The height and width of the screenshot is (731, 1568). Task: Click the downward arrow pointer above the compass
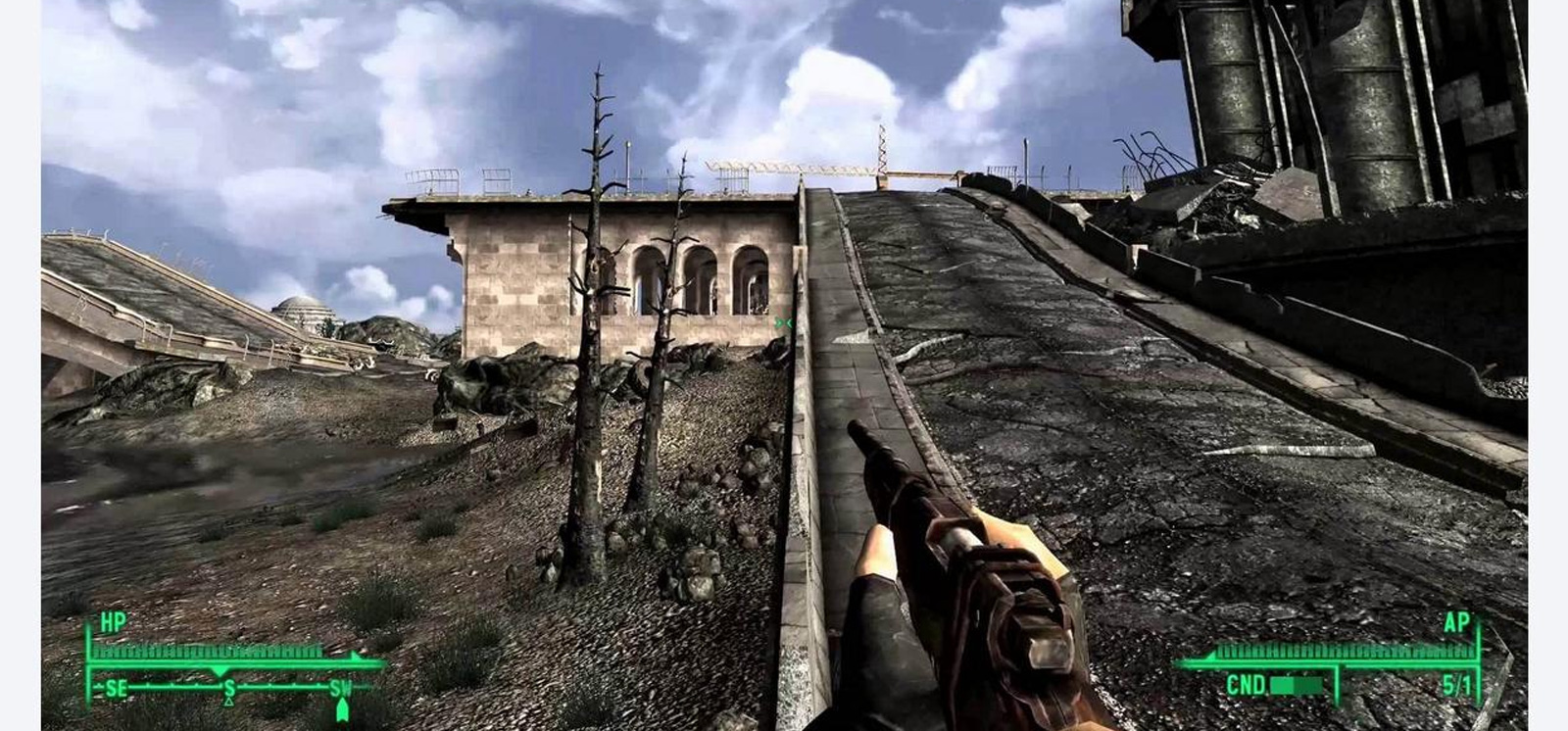[x=220, y=670]
